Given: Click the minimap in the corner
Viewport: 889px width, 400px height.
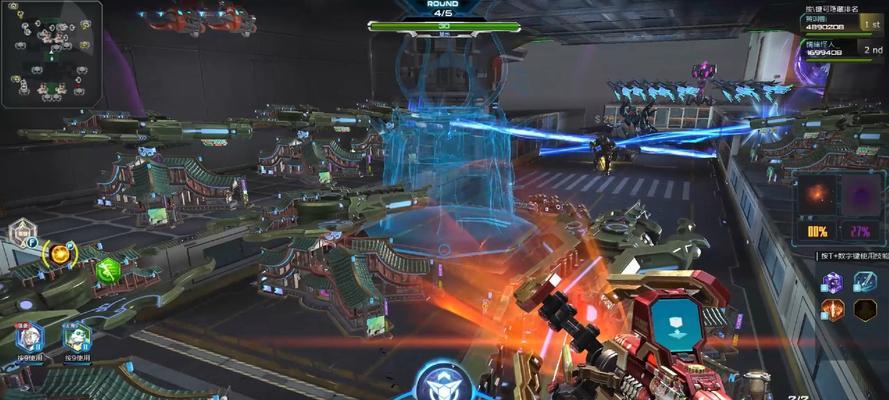Looking at the screenshot, I should coord(50,54).
